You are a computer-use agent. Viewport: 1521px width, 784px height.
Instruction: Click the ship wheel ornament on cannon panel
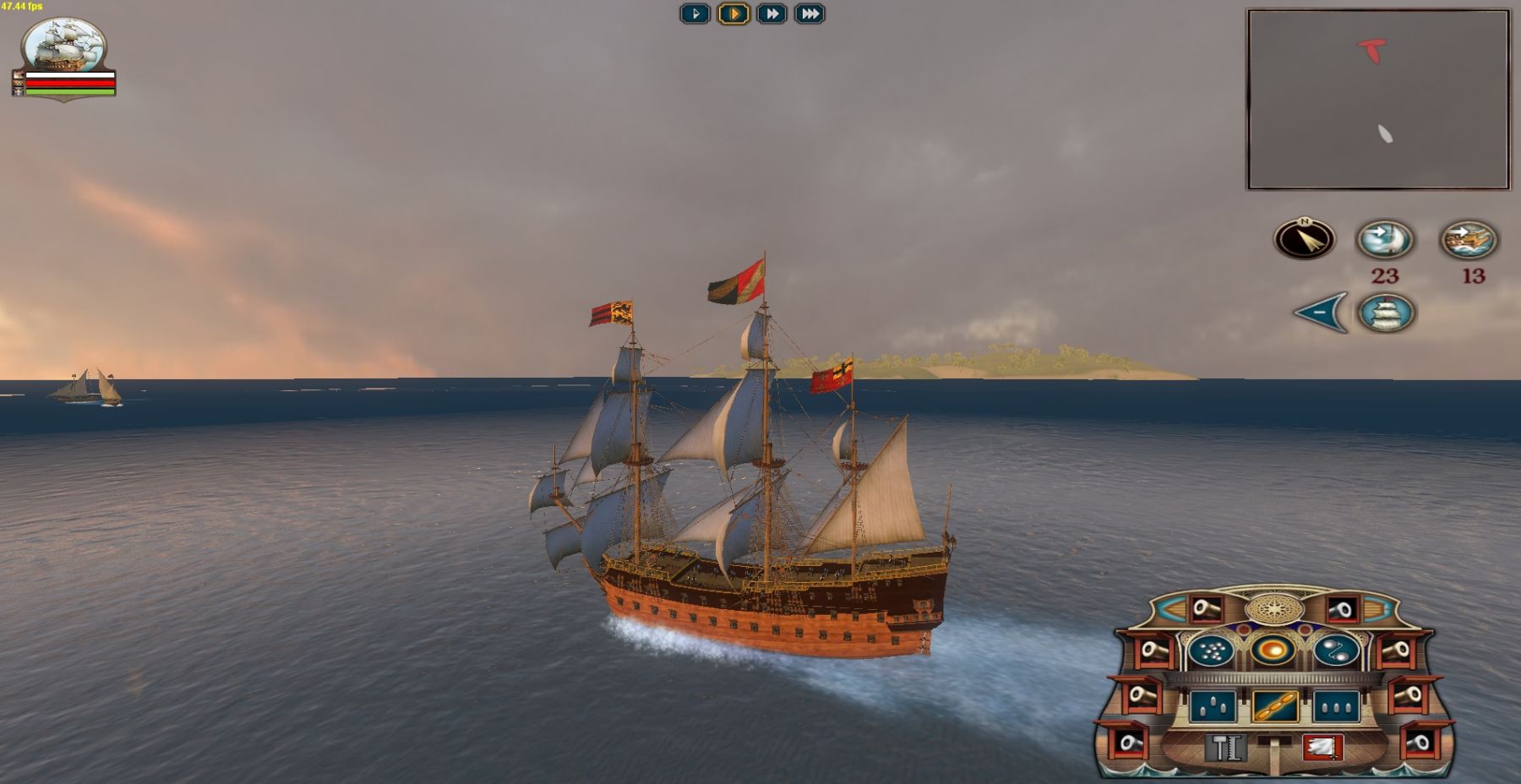(1274, 608)
